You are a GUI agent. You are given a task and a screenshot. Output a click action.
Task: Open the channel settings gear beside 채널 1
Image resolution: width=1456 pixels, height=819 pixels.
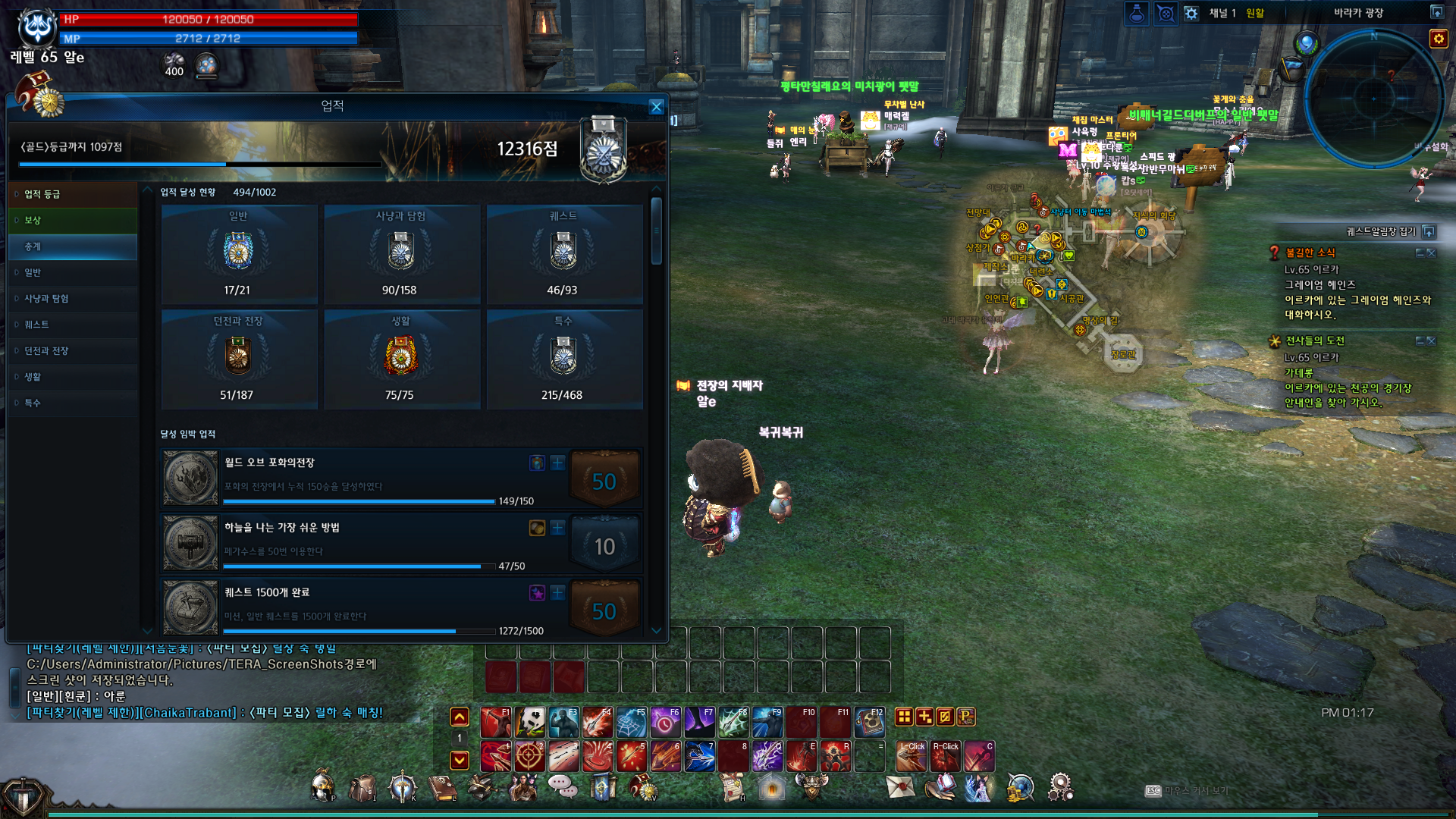[1191, 14]
